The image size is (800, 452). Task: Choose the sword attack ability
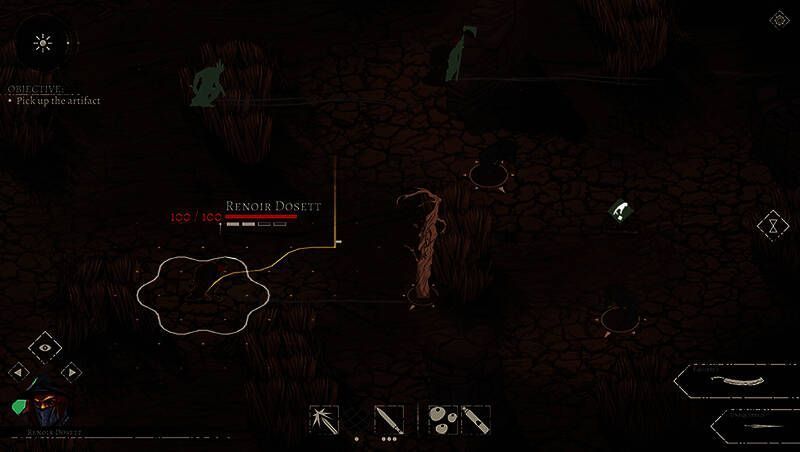coord(388,419)
